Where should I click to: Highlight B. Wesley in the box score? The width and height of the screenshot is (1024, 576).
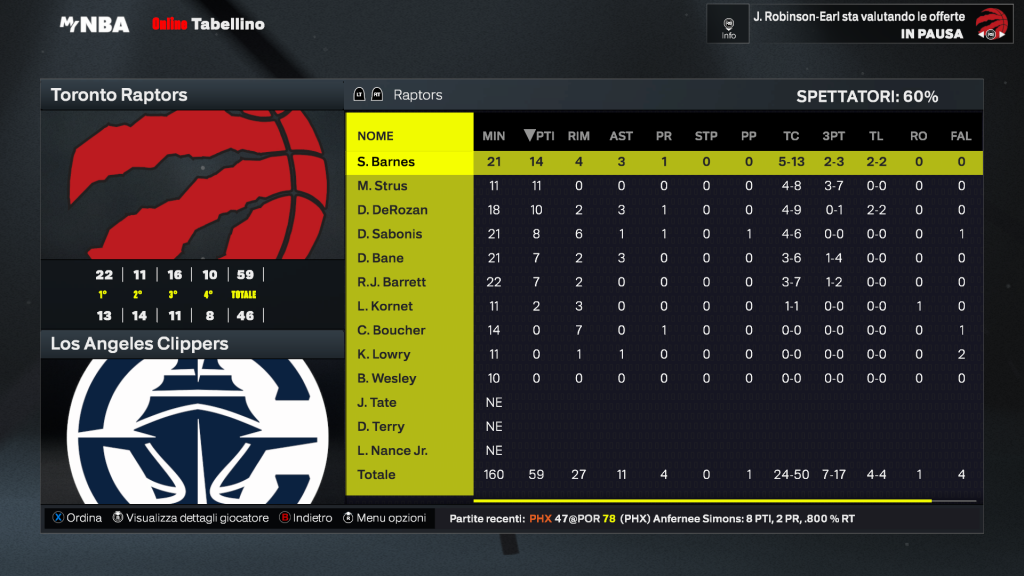point(387,378)
